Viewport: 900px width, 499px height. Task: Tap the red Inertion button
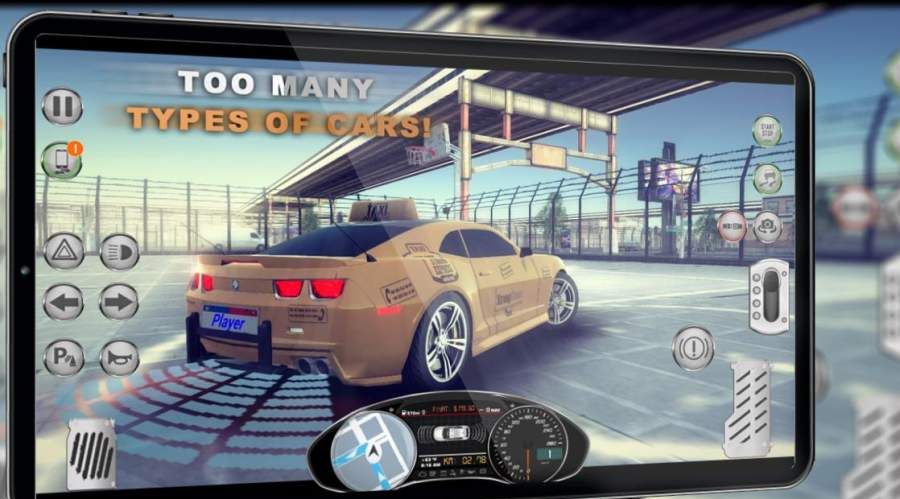coord(731,226)
